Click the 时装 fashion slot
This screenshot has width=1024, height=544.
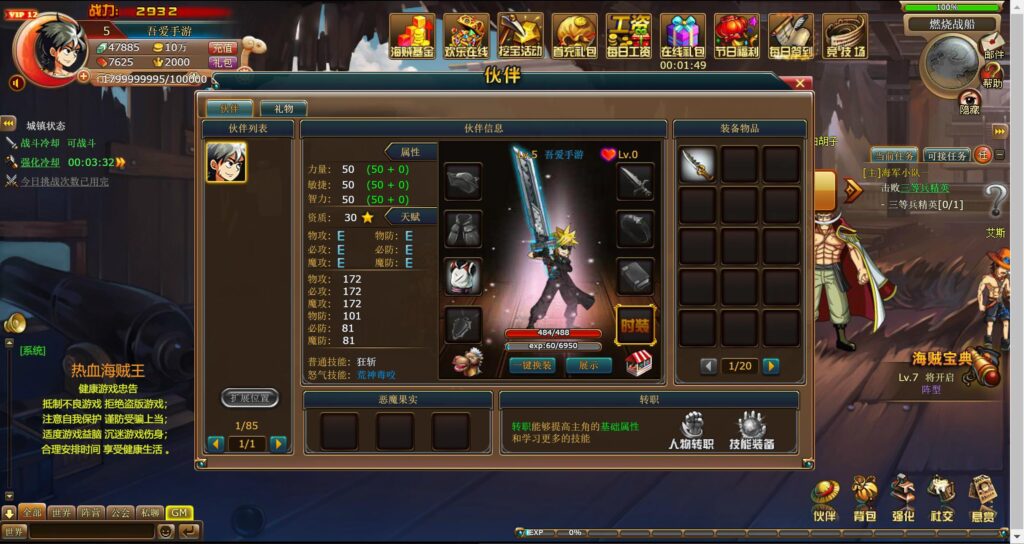click(635, 325)
